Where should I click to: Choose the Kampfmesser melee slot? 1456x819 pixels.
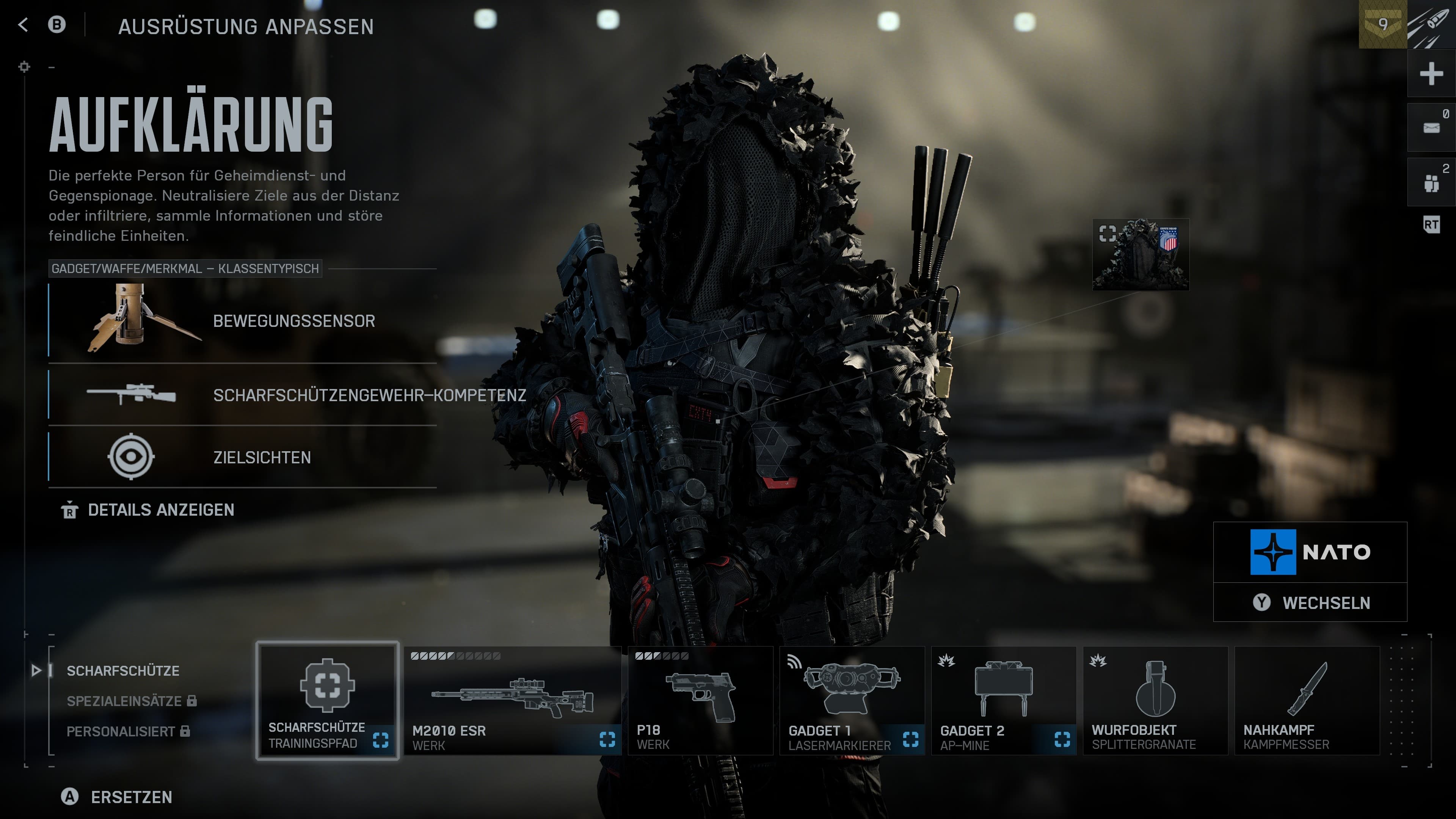pos(1306,701)
